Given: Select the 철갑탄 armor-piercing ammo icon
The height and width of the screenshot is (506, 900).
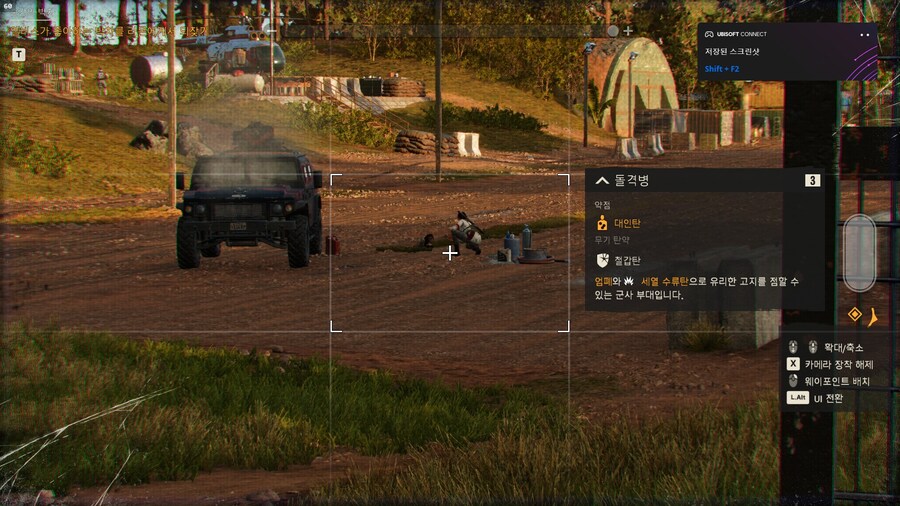Looking at the screenshot, I should [602, 260].
